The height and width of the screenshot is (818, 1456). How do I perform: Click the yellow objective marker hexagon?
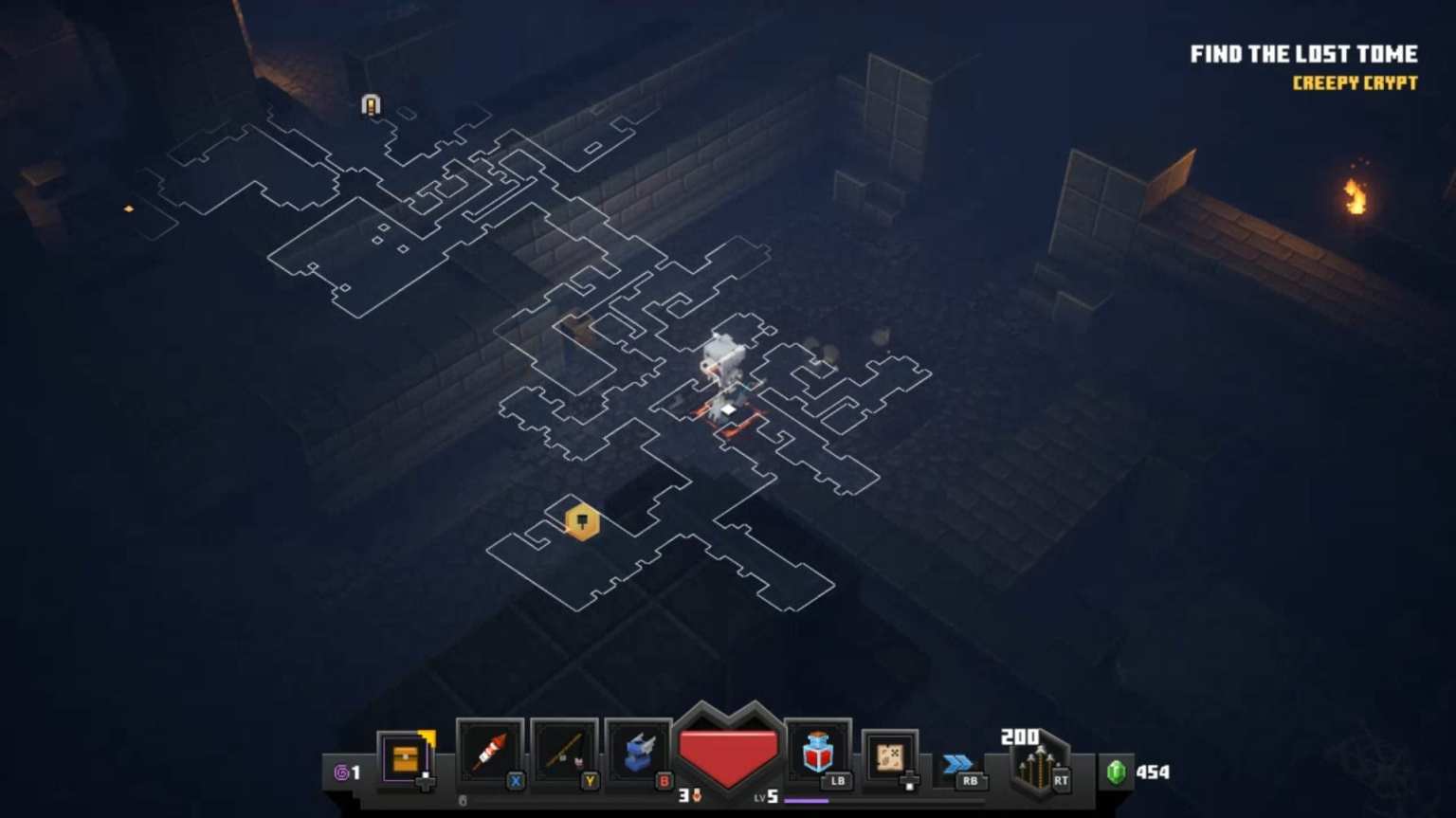581,522
